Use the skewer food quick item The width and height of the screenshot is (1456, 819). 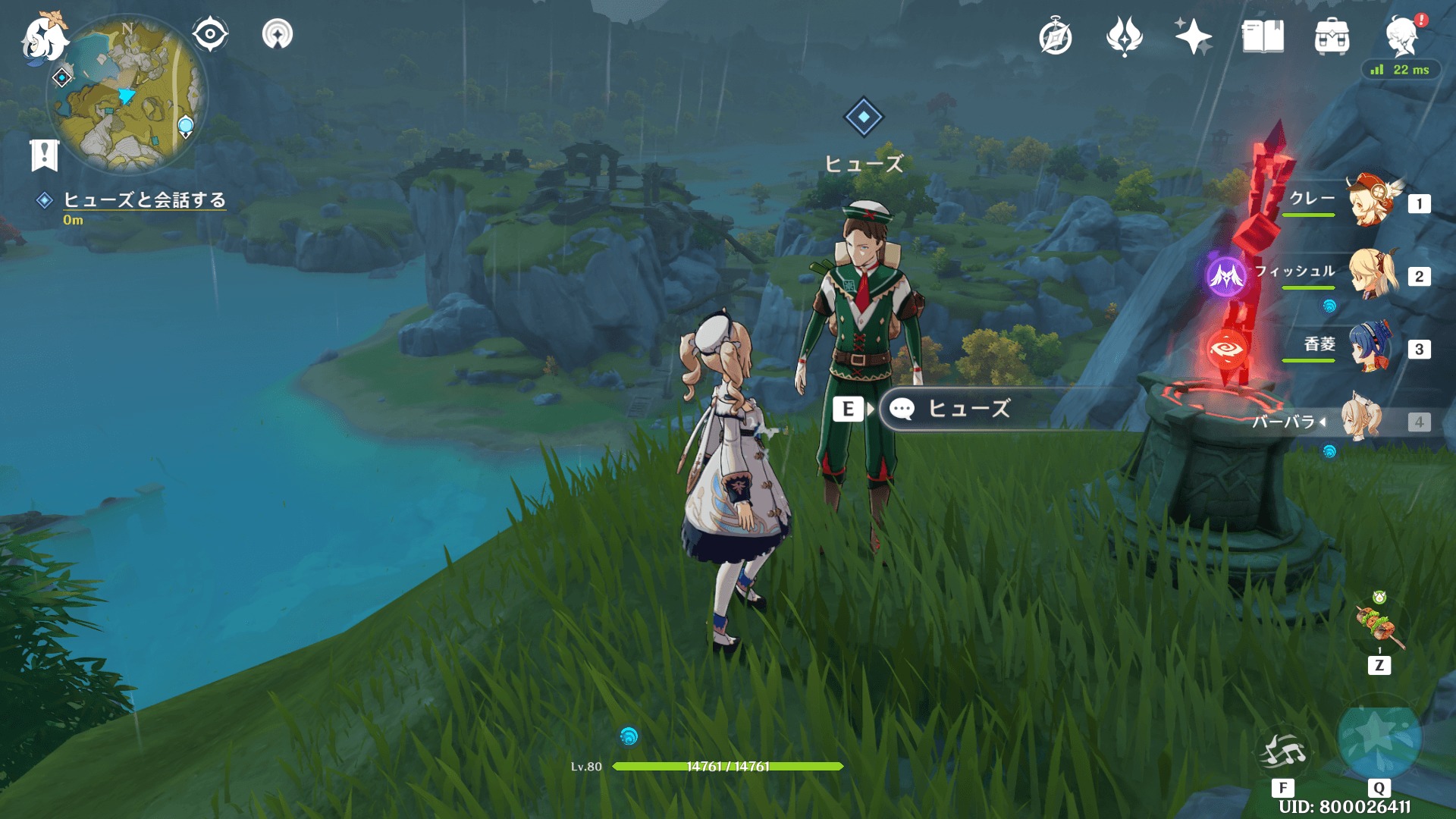tap(1379, 626)
